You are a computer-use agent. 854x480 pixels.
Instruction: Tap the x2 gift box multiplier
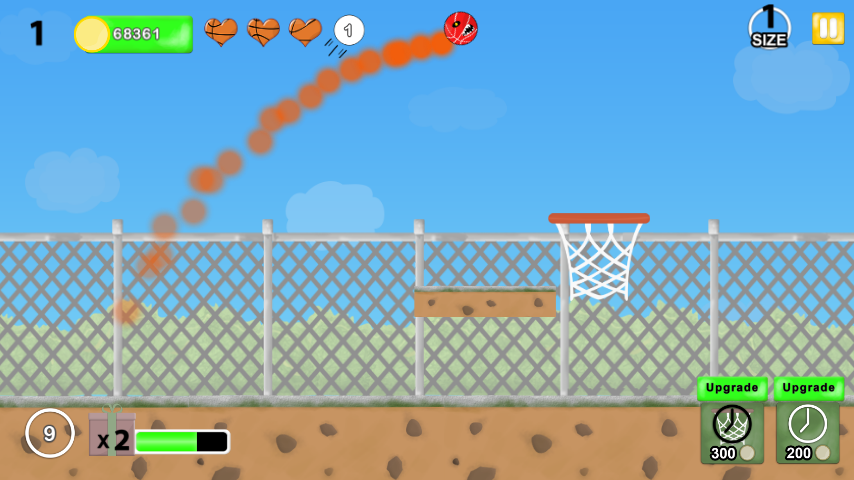point(111,436)
